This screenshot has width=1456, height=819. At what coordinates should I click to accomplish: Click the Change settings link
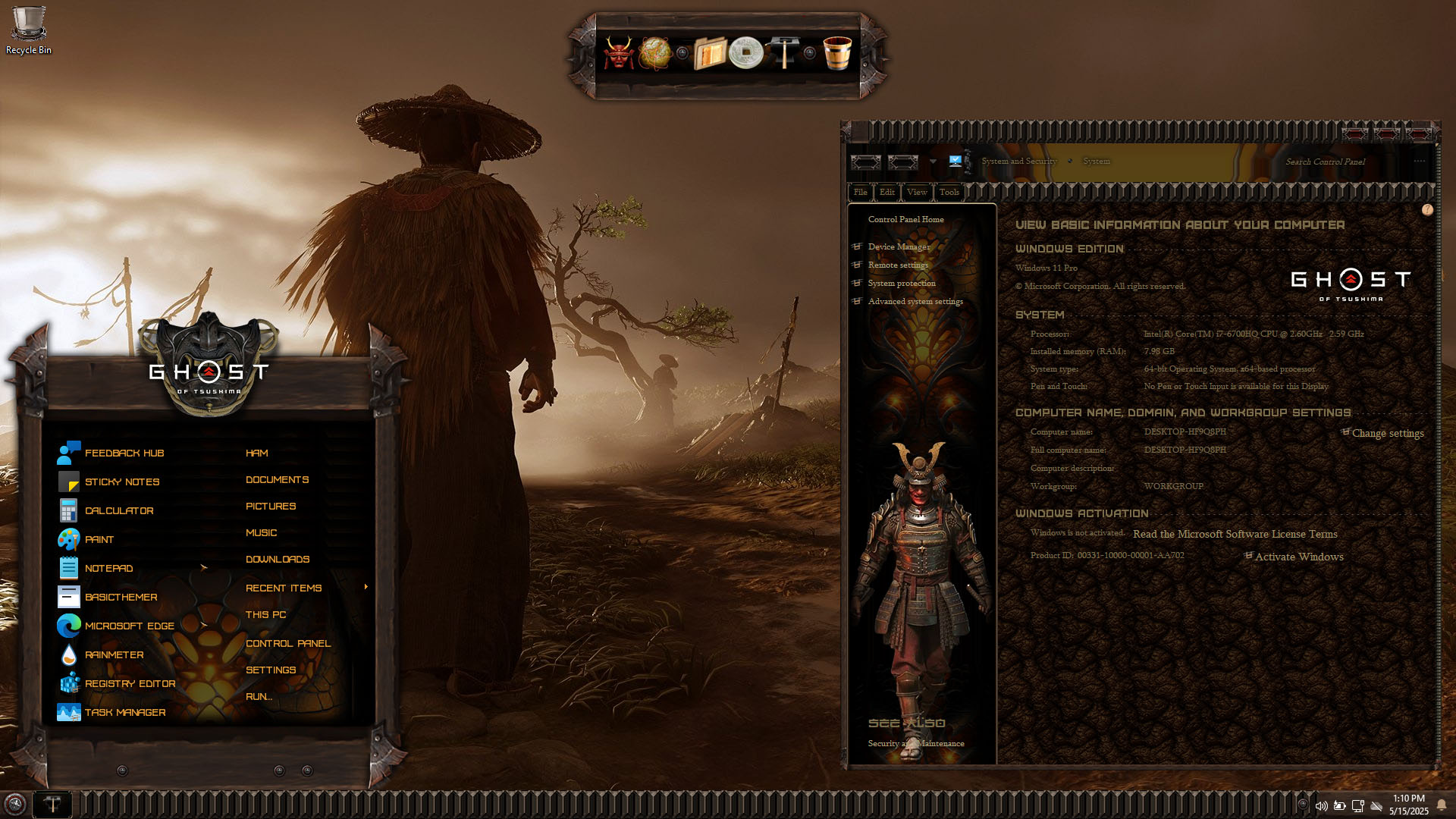click(x=1387, y=433)
